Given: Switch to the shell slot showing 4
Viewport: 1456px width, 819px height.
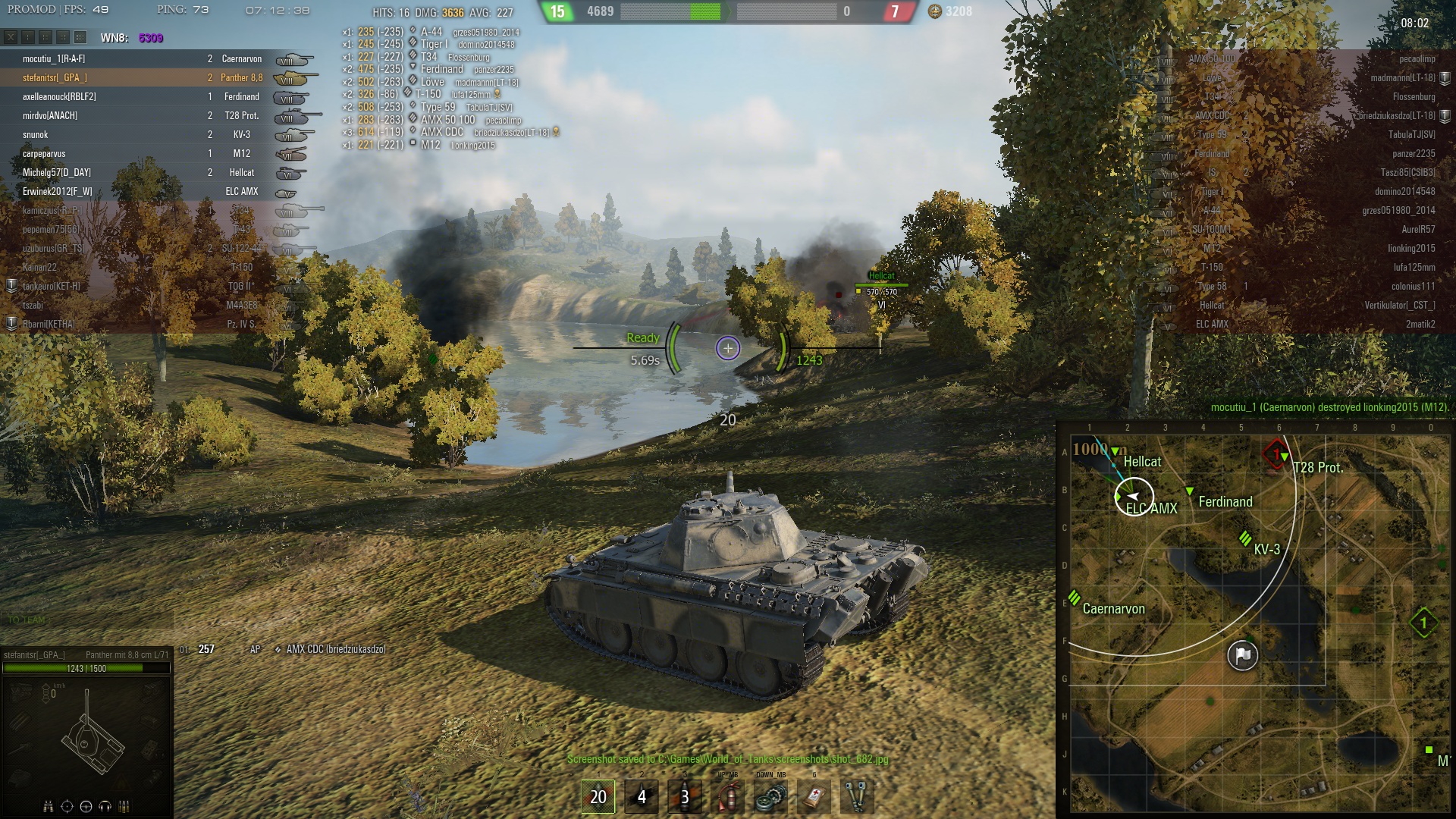Looking at the screenshot, I should (x=642, y=796).
